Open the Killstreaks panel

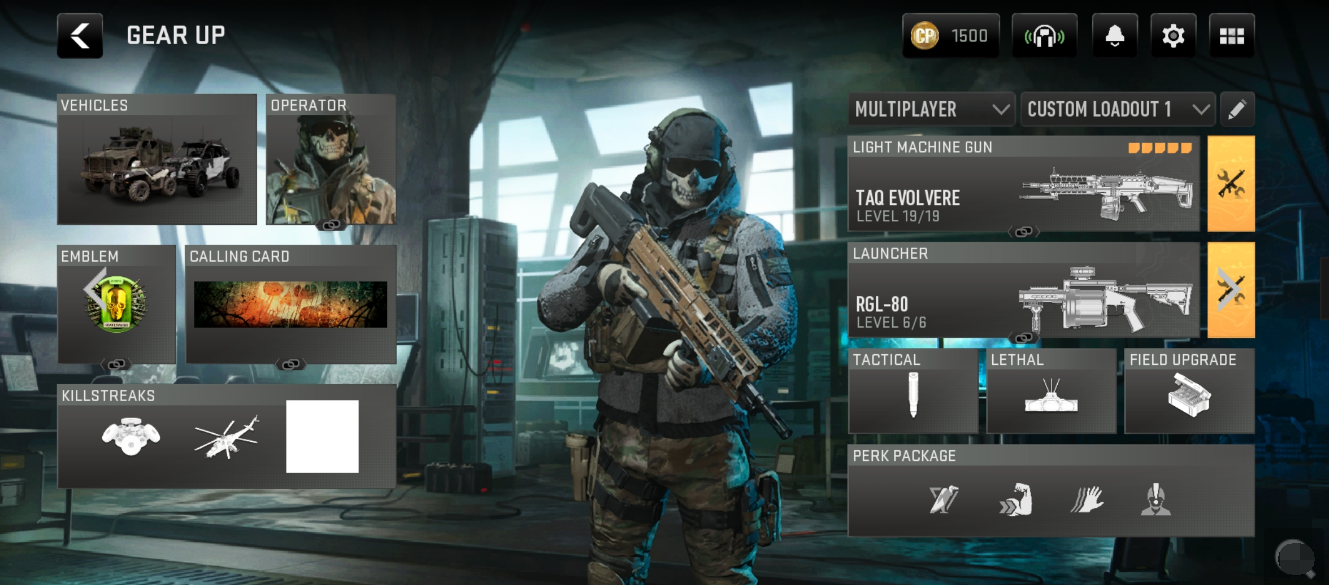click(x=226, y=436)
